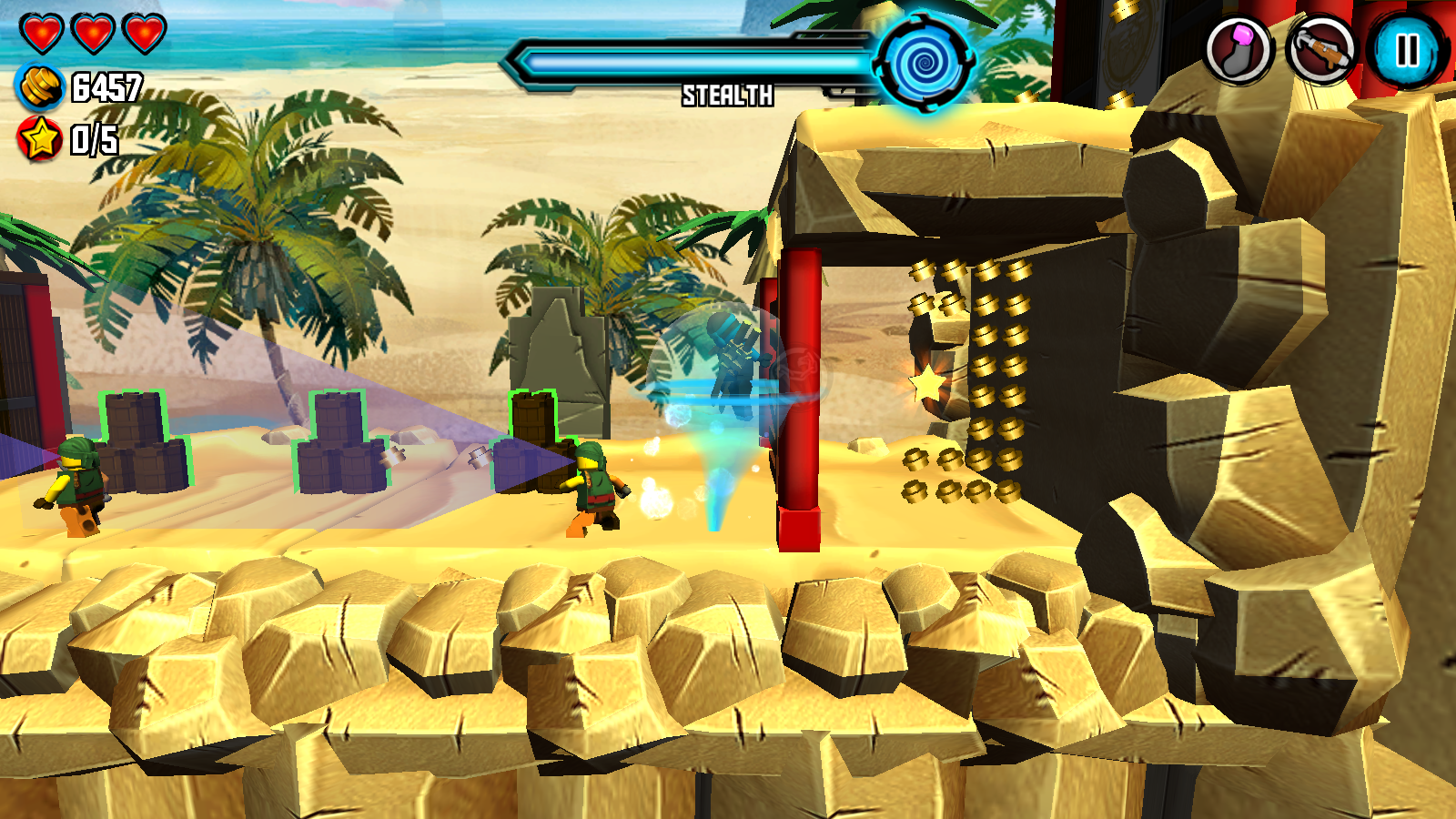Tap the blue Spinjitzu spiral icon
The image size is (1456, 819).
tap(922, 61)
